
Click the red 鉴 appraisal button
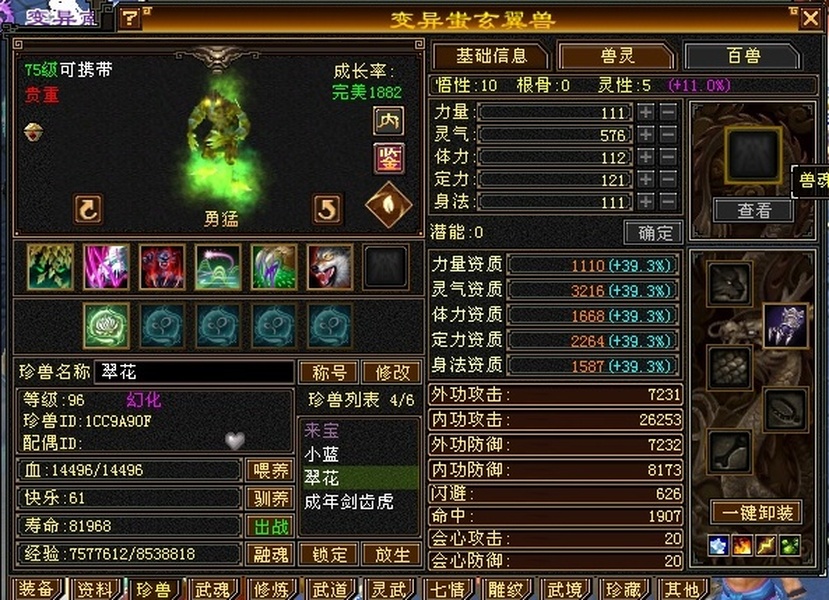388,157
